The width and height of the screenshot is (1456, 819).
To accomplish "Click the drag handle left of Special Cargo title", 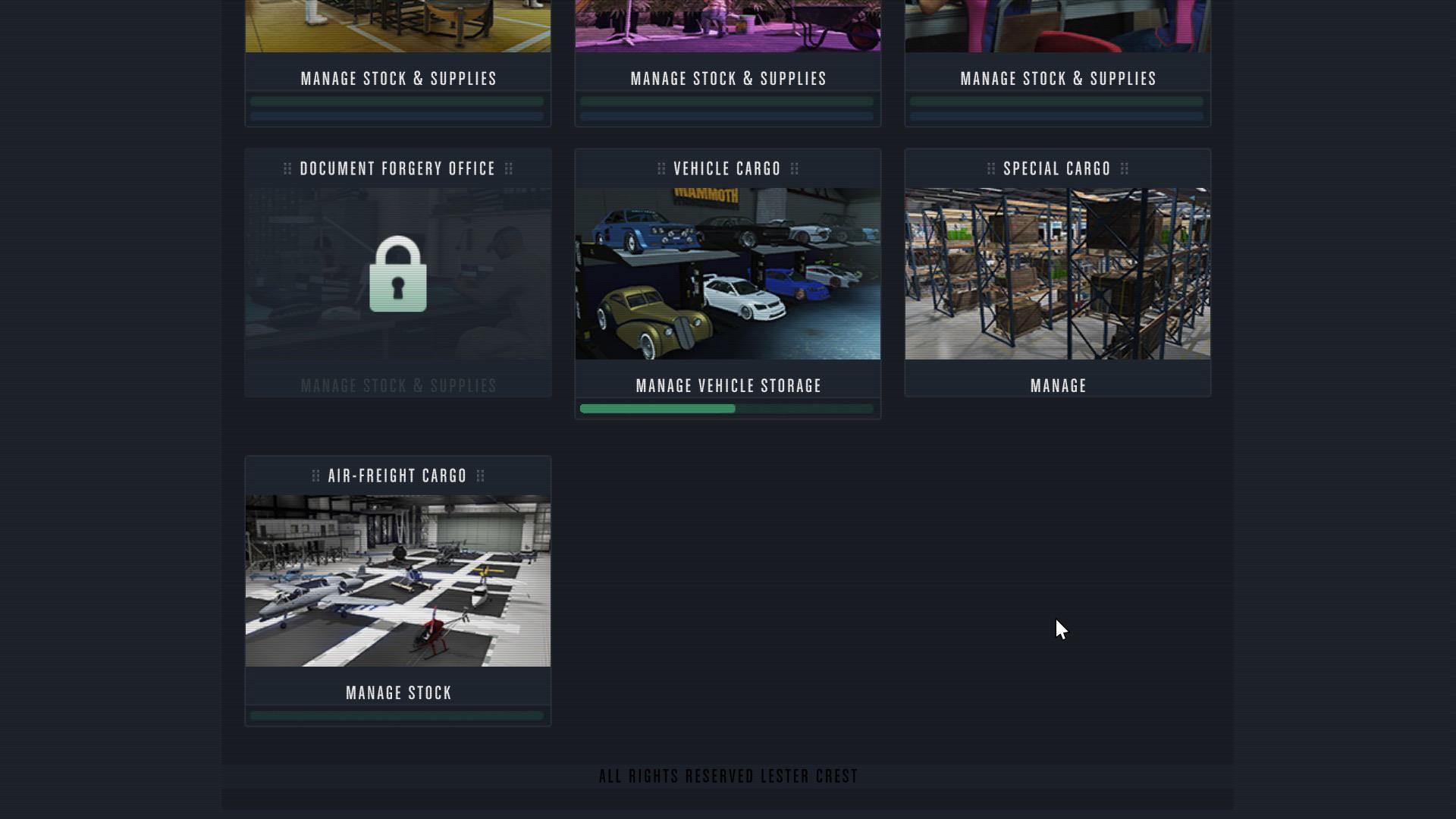I will tap(990, 168).
